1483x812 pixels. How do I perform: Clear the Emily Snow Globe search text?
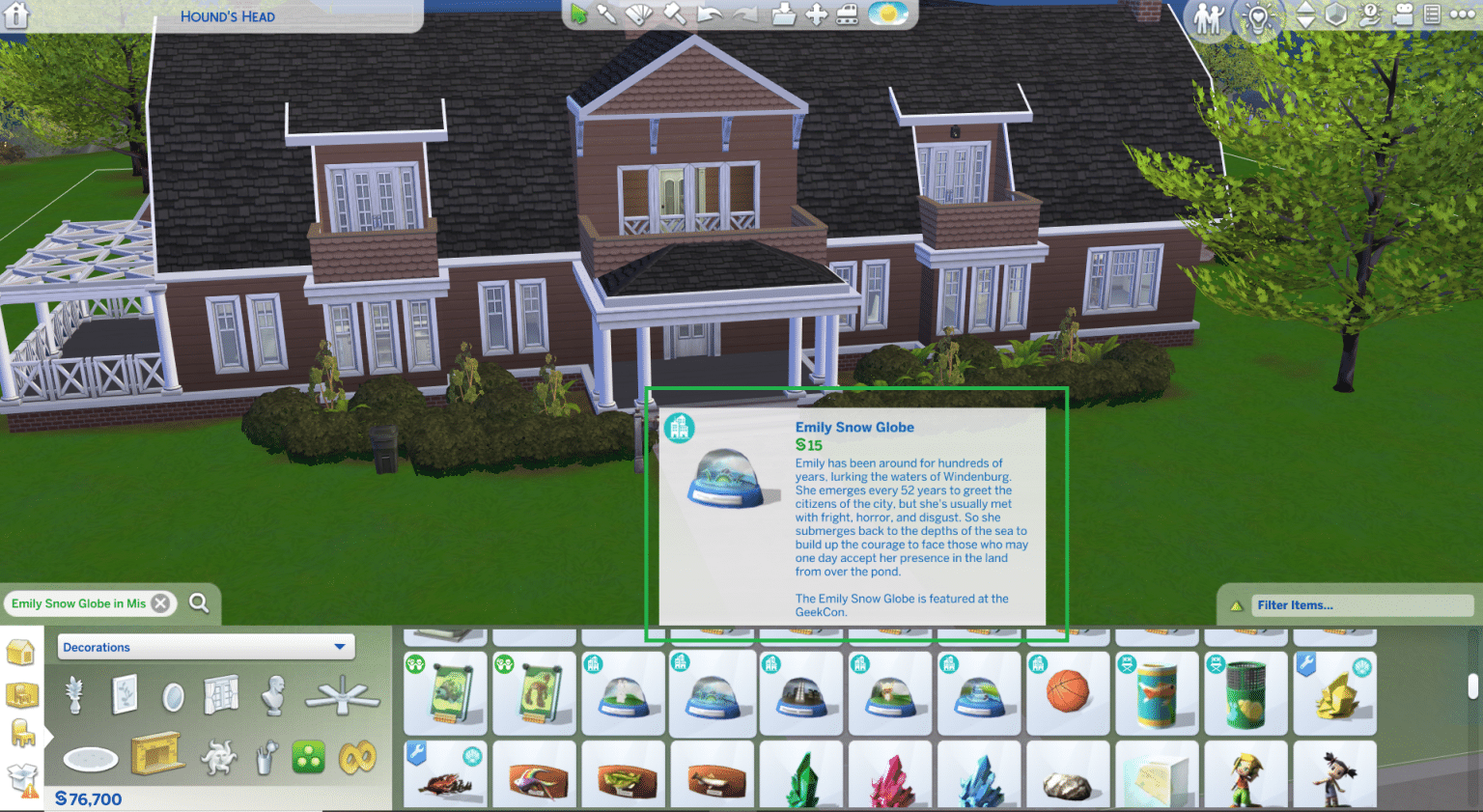pos(160,602)
